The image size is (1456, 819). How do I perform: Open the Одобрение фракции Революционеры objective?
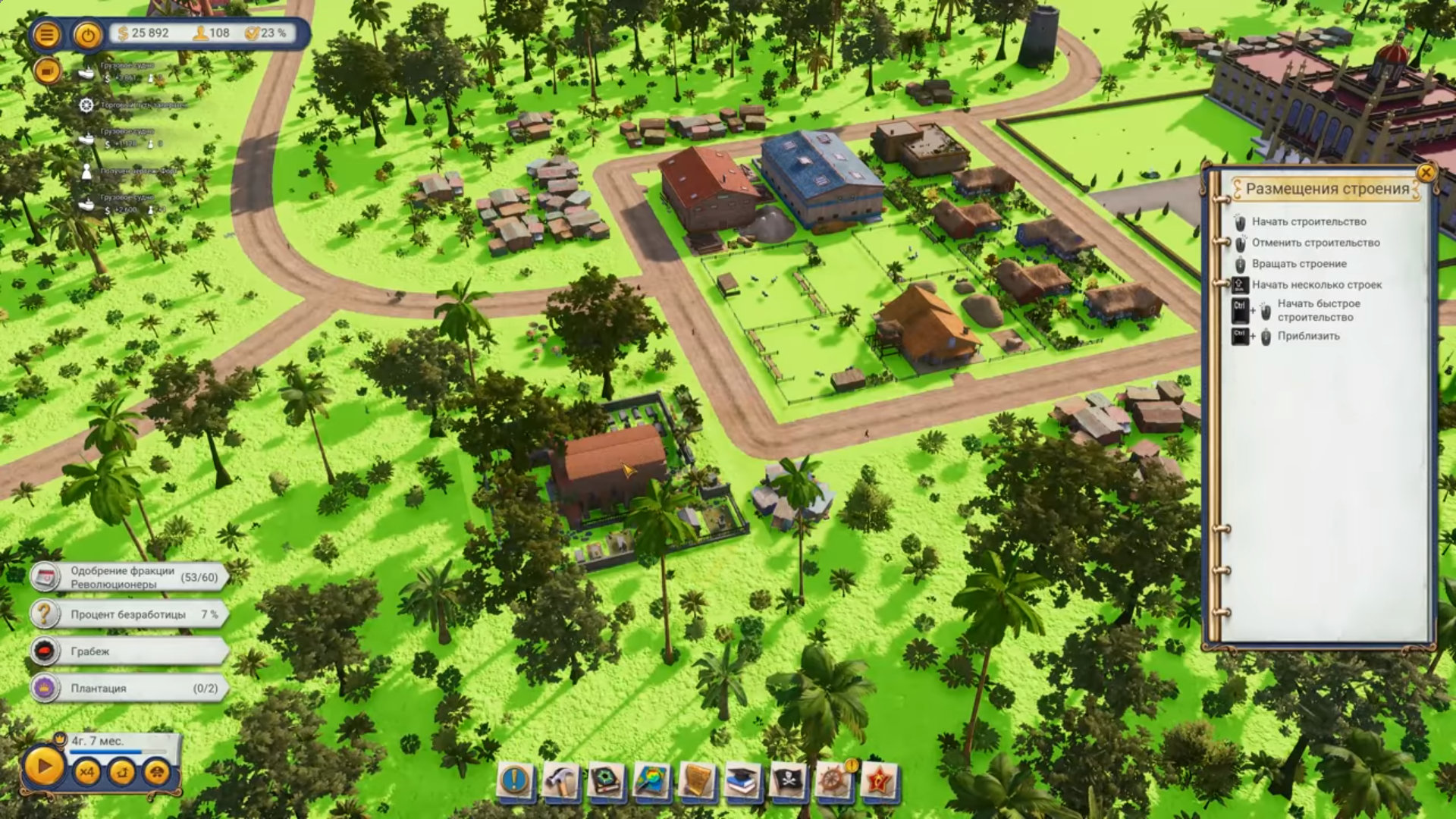coord(129,577)
